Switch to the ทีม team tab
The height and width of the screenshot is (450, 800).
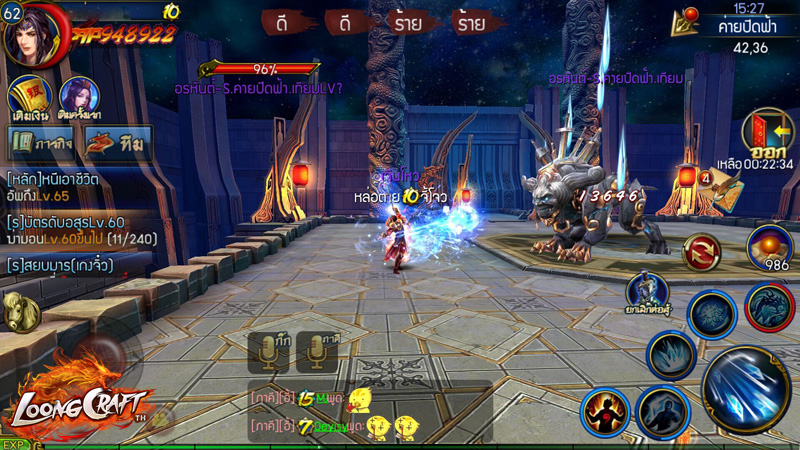(x=117, y=143)
